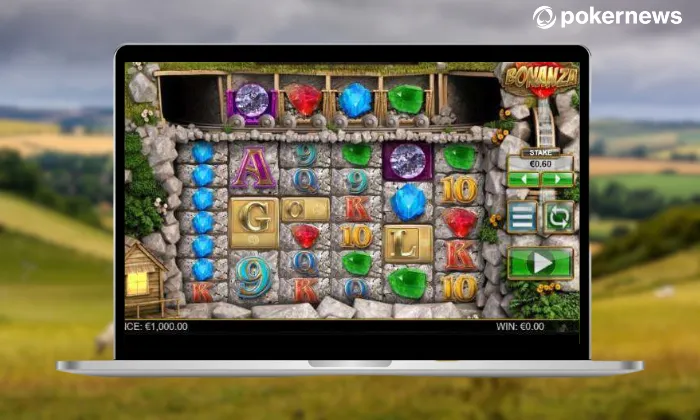Decrease the stake with the left arrow
The width and height of the screenshot is (700, 420).
pyautogui.click(x=523, y=180)
